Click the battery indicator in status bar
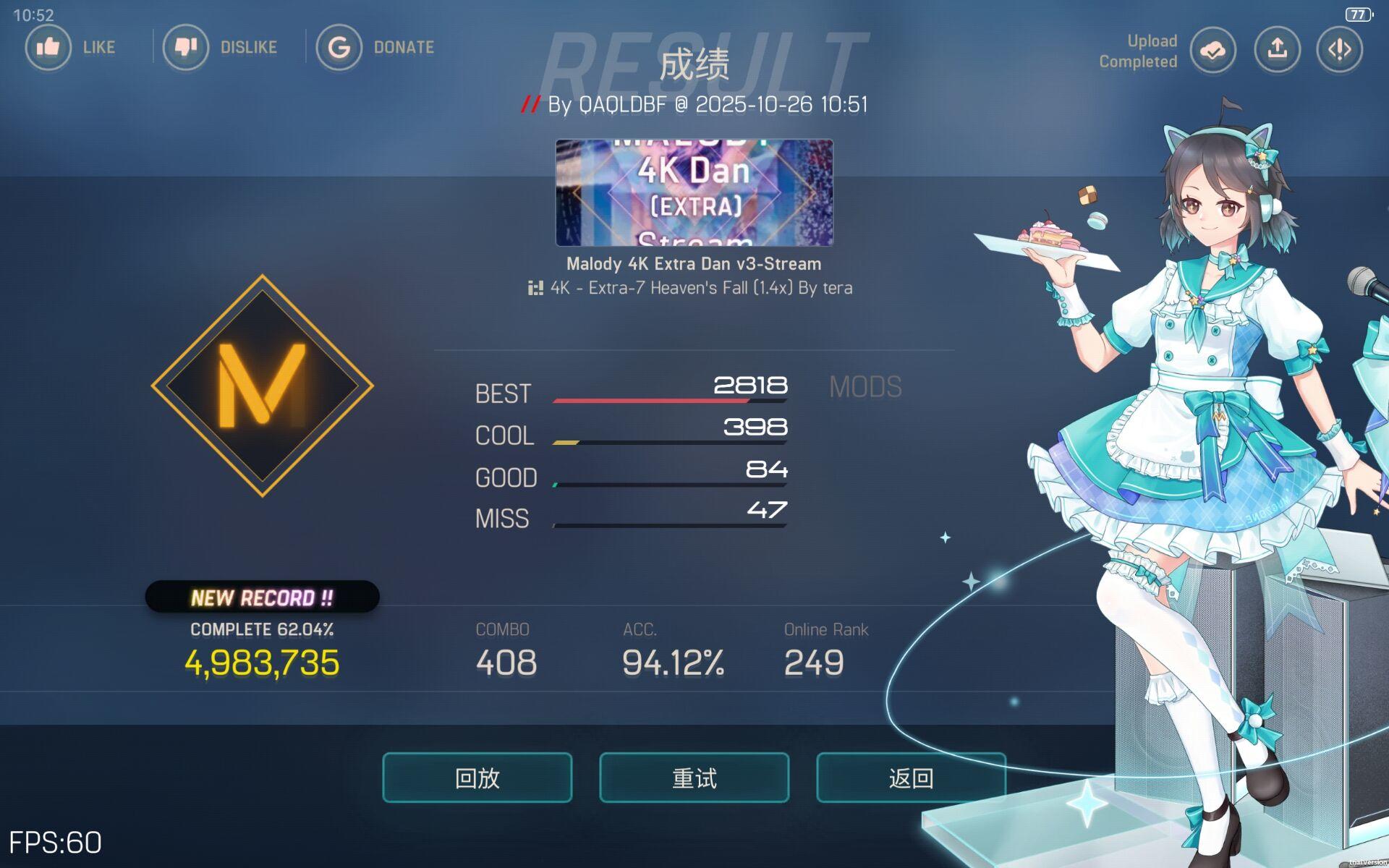 click(x=1359, y=13)
